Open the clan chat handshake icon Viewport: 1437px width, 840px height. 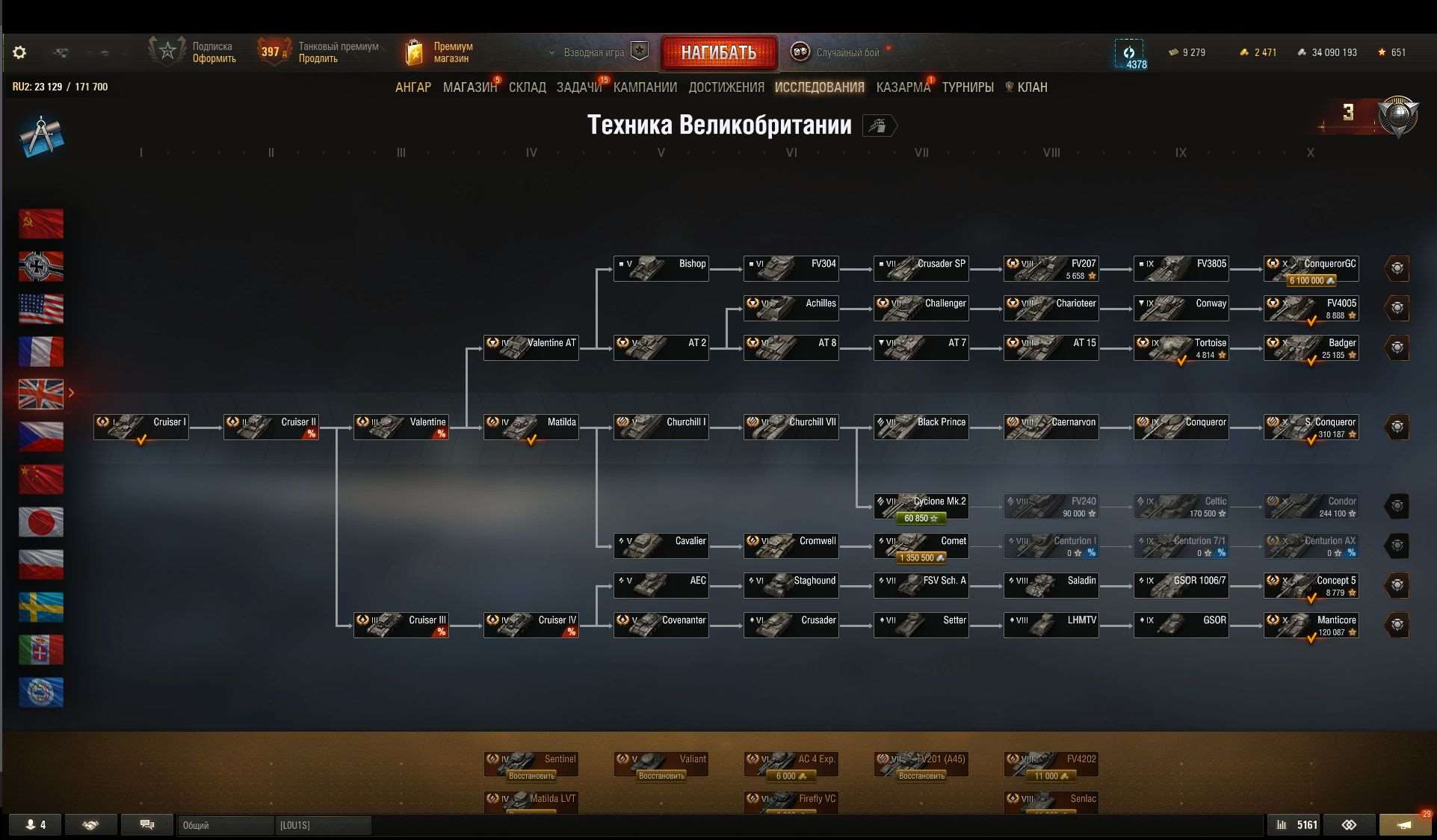pyautogui.click(x=90, y=824)
